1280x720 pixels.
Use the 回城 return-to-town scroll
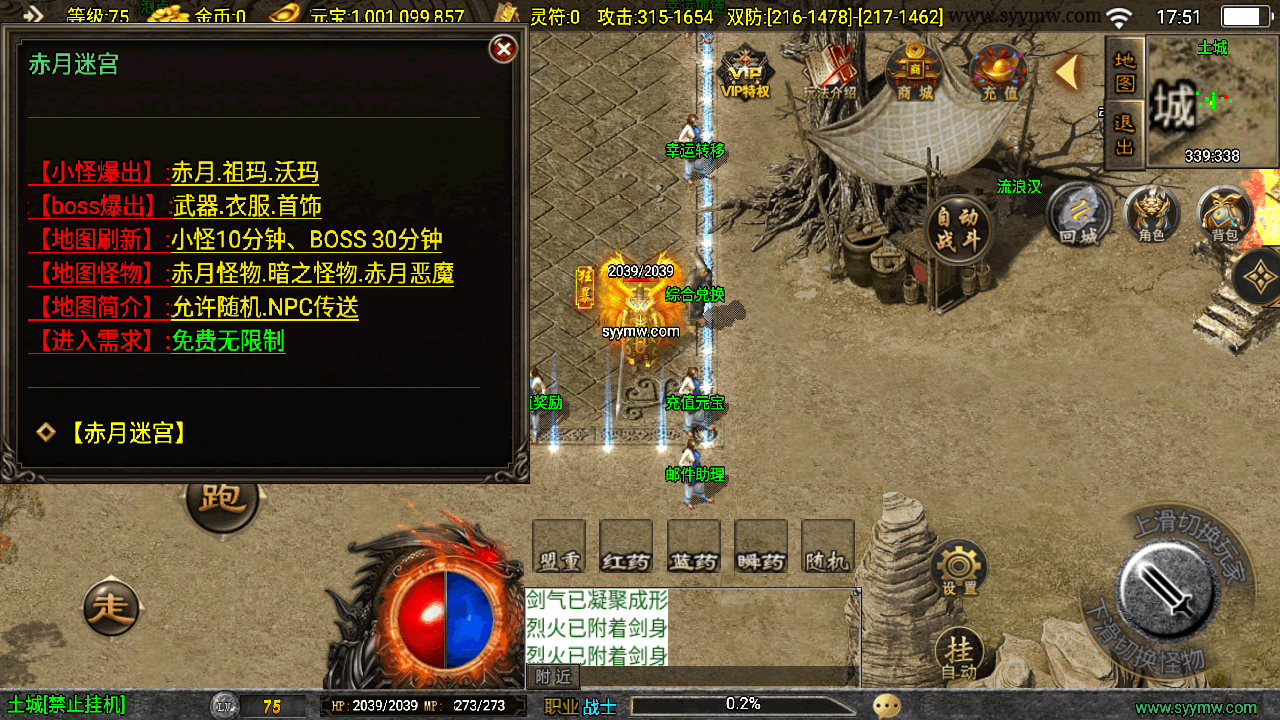(x=1079, y=214)
